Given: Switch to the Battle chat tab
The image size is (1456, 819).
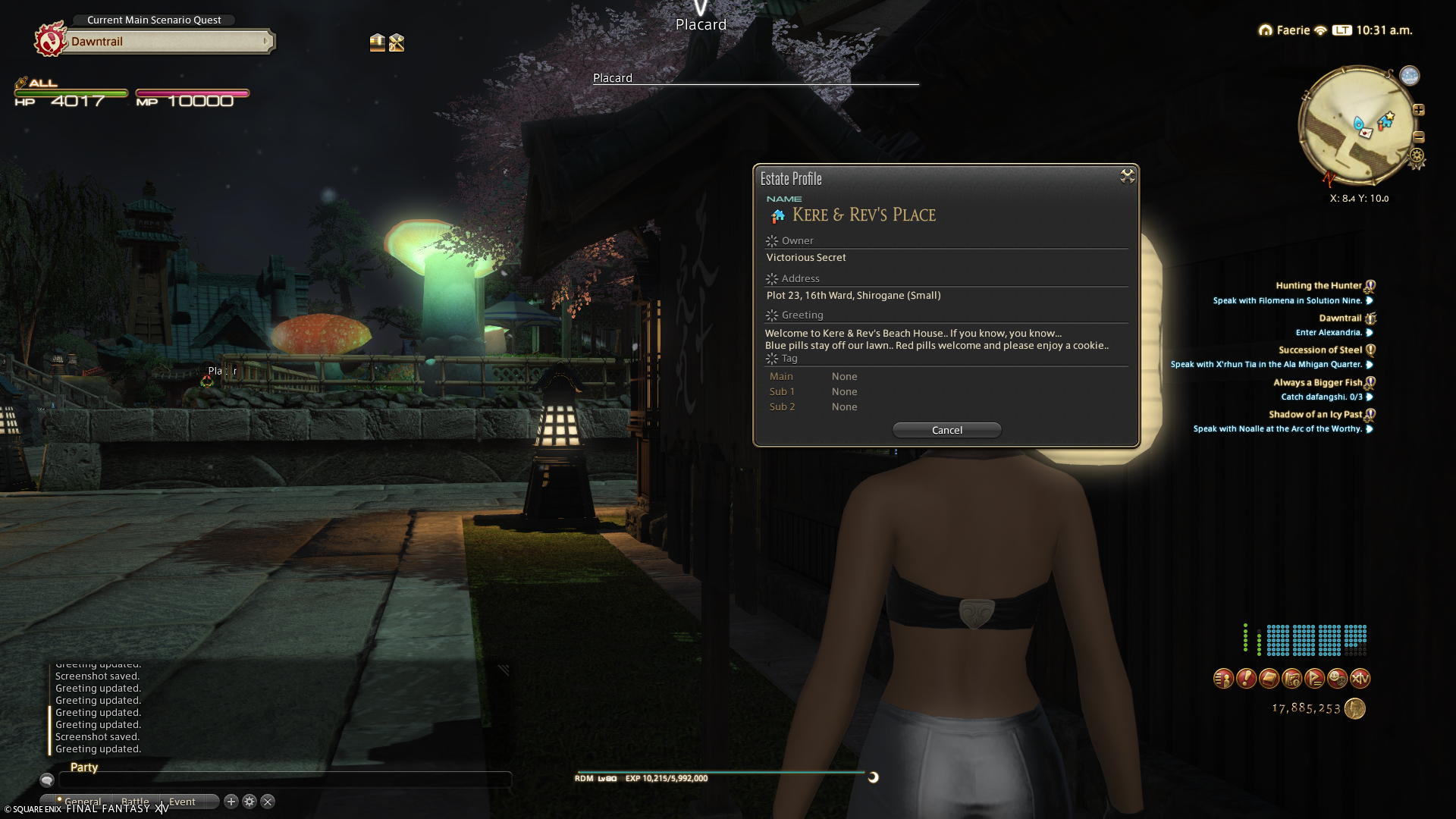Looking at the screenshot, I should [135, 802].
